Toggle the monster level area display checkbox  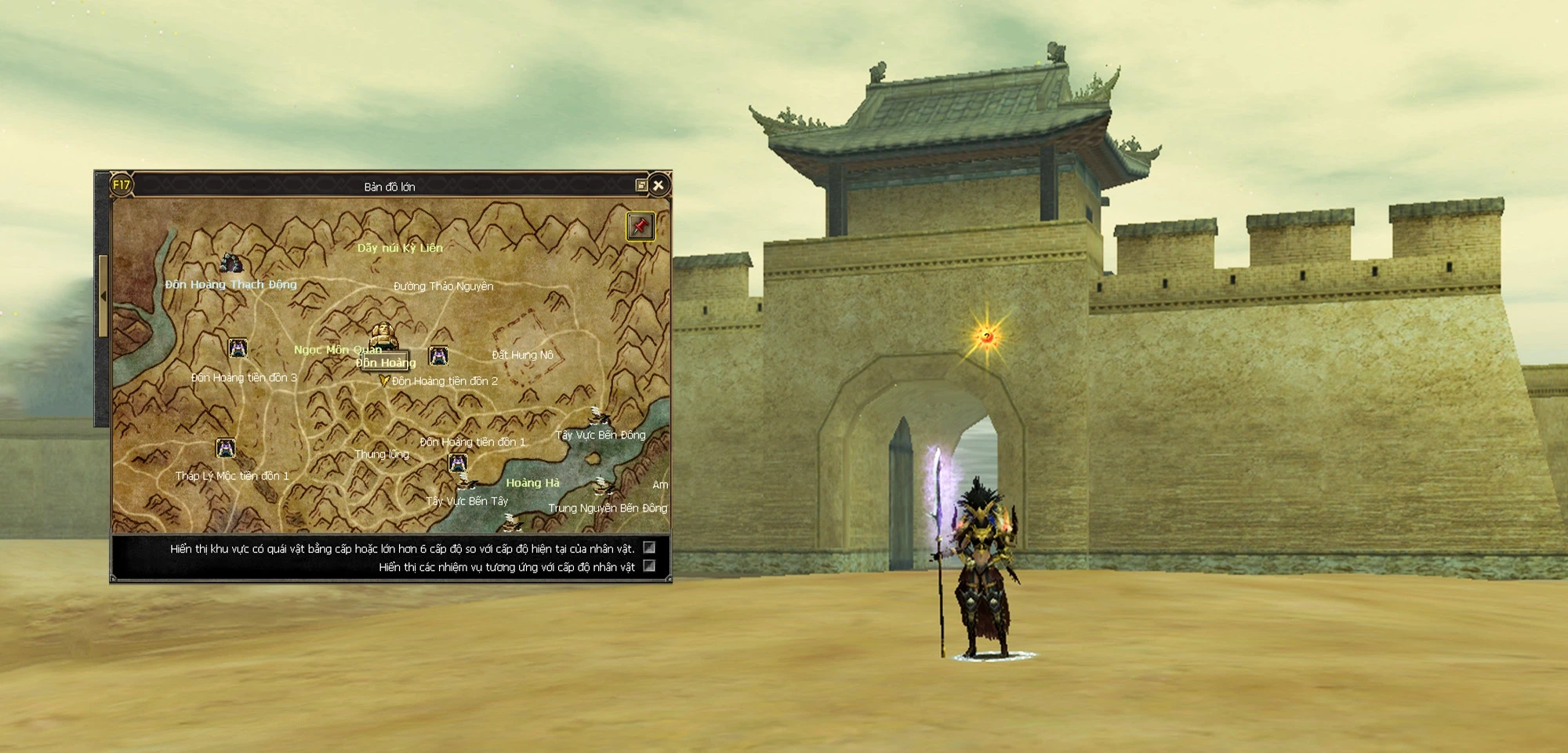click(x=649, y=547)
